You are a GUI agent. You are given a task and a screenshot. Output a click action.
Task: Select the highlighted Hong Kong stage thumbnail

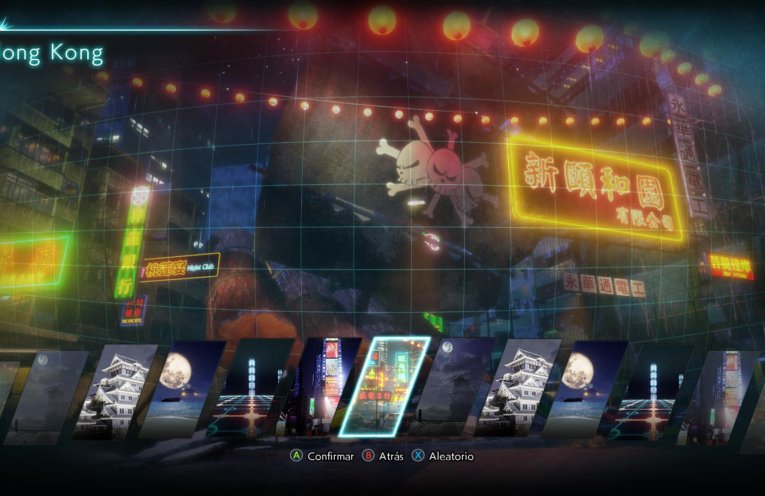pyautogui.click(x=383, y=386)
